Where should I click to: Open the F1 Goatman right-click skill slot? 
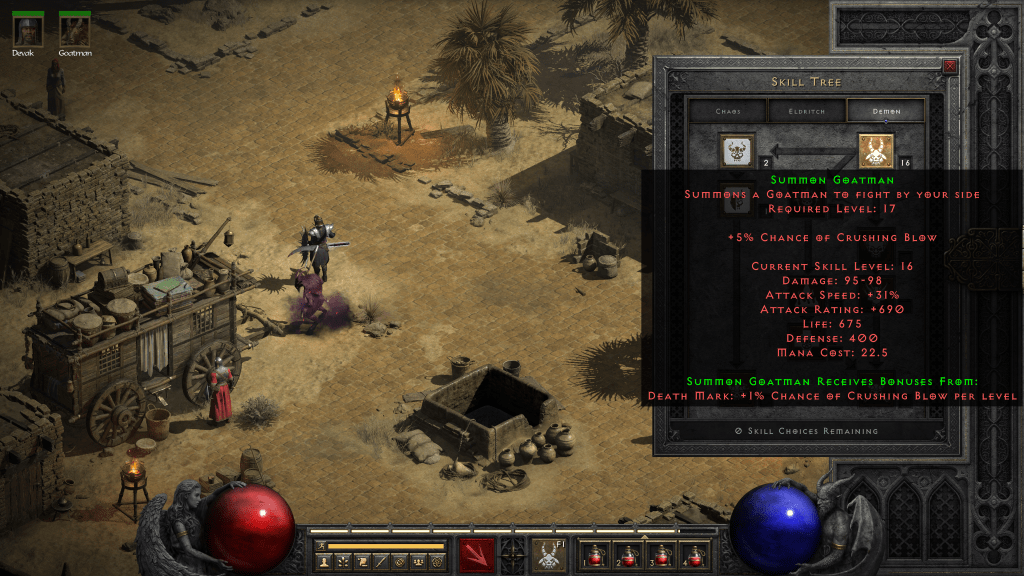coord(547,554)
